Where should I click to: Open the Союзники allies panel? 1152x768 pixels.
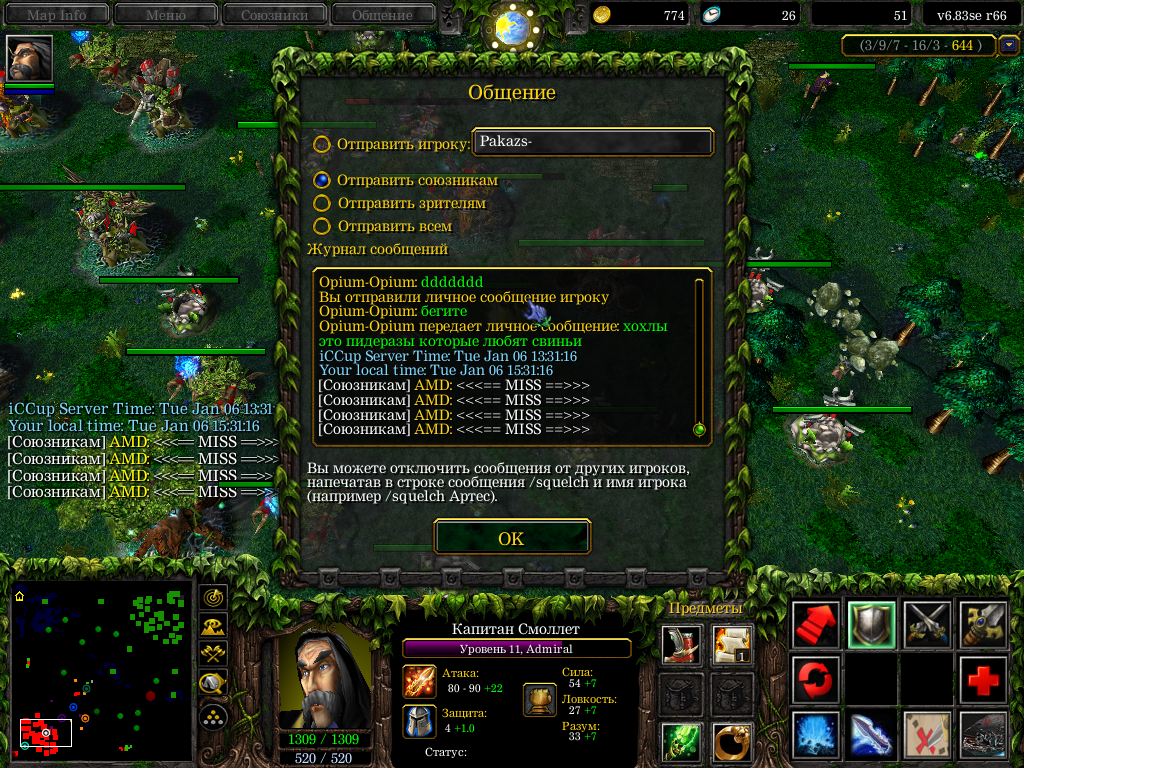[274, 15]
